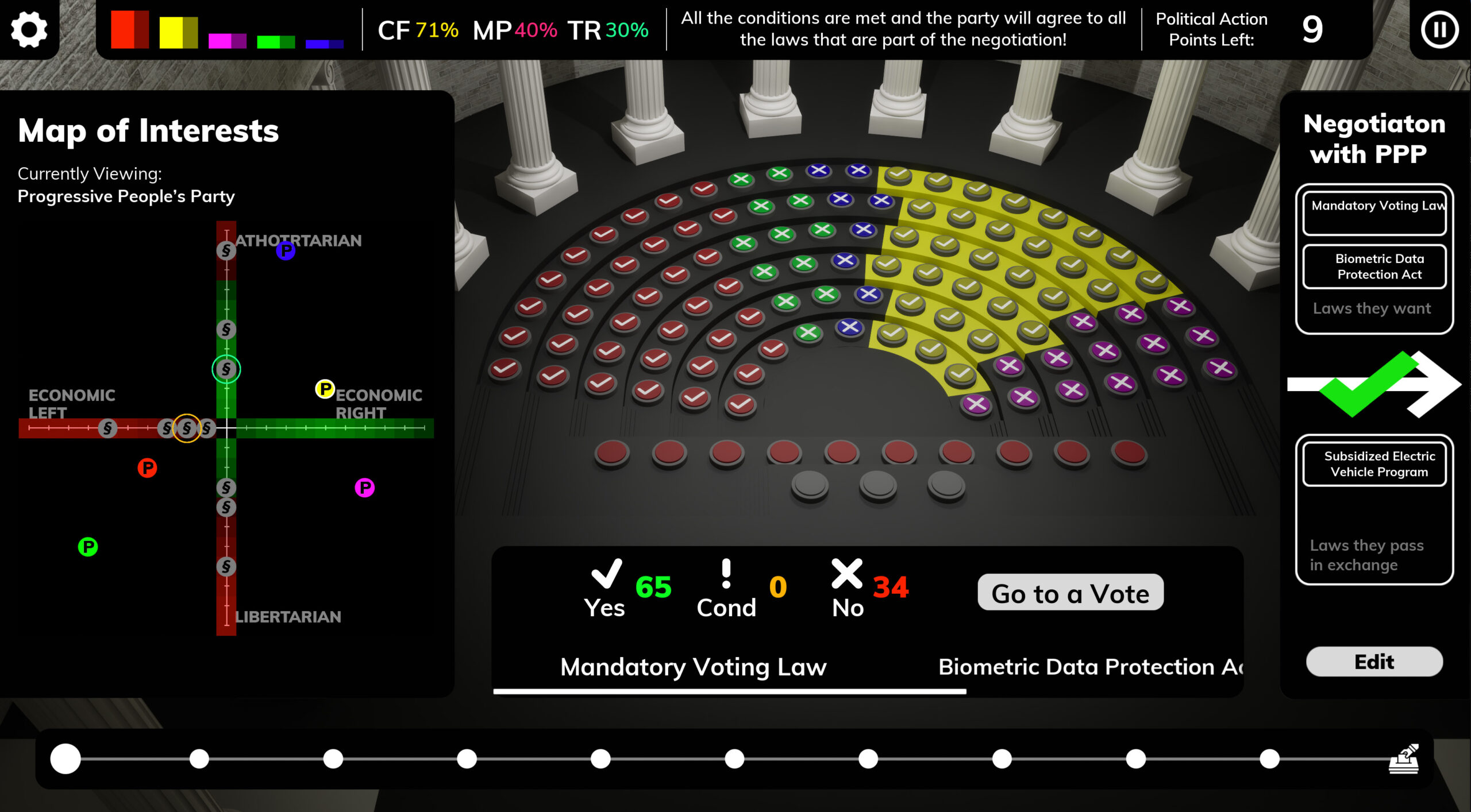
Task: Click the magenta party marker on the map
Action: 364,488
